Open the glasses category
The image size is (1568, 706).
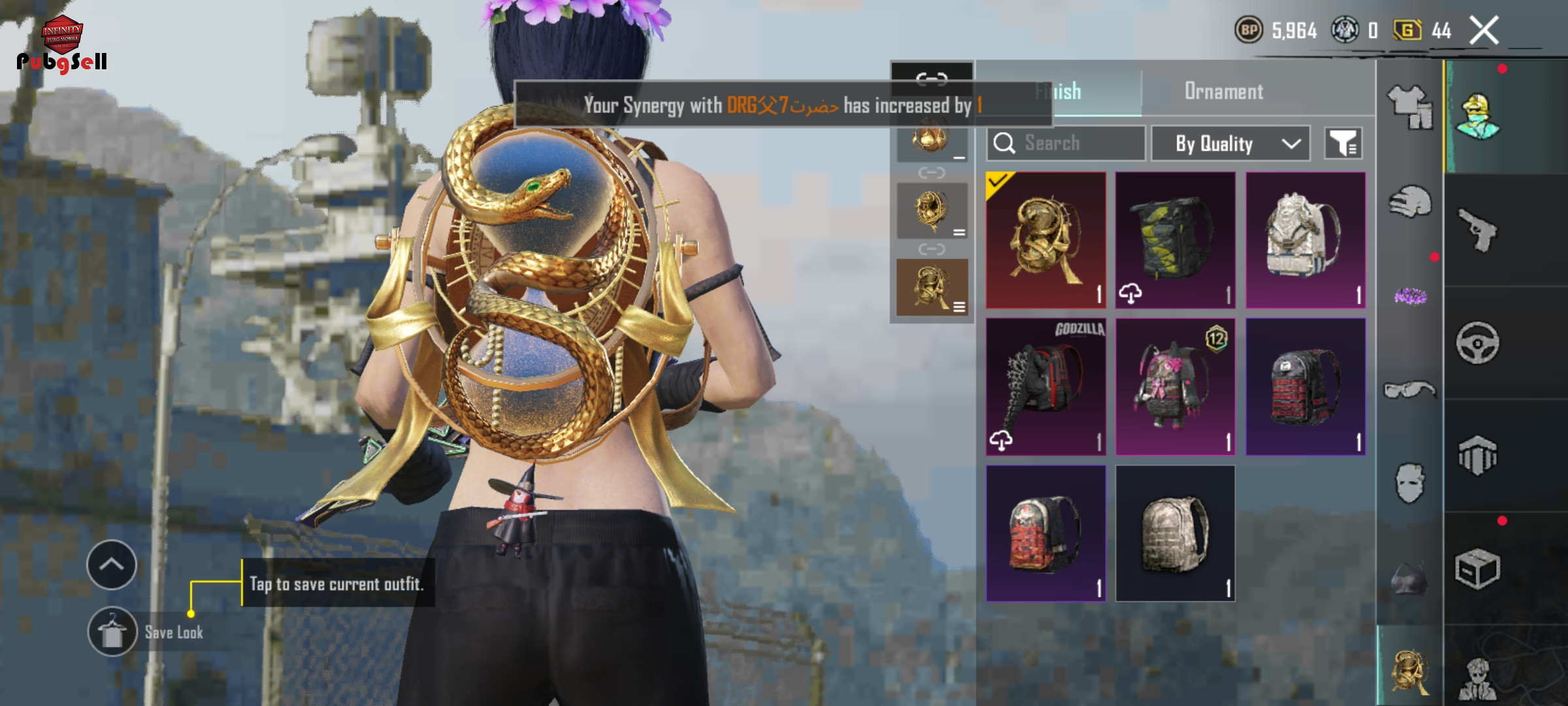click(1410, 390)
